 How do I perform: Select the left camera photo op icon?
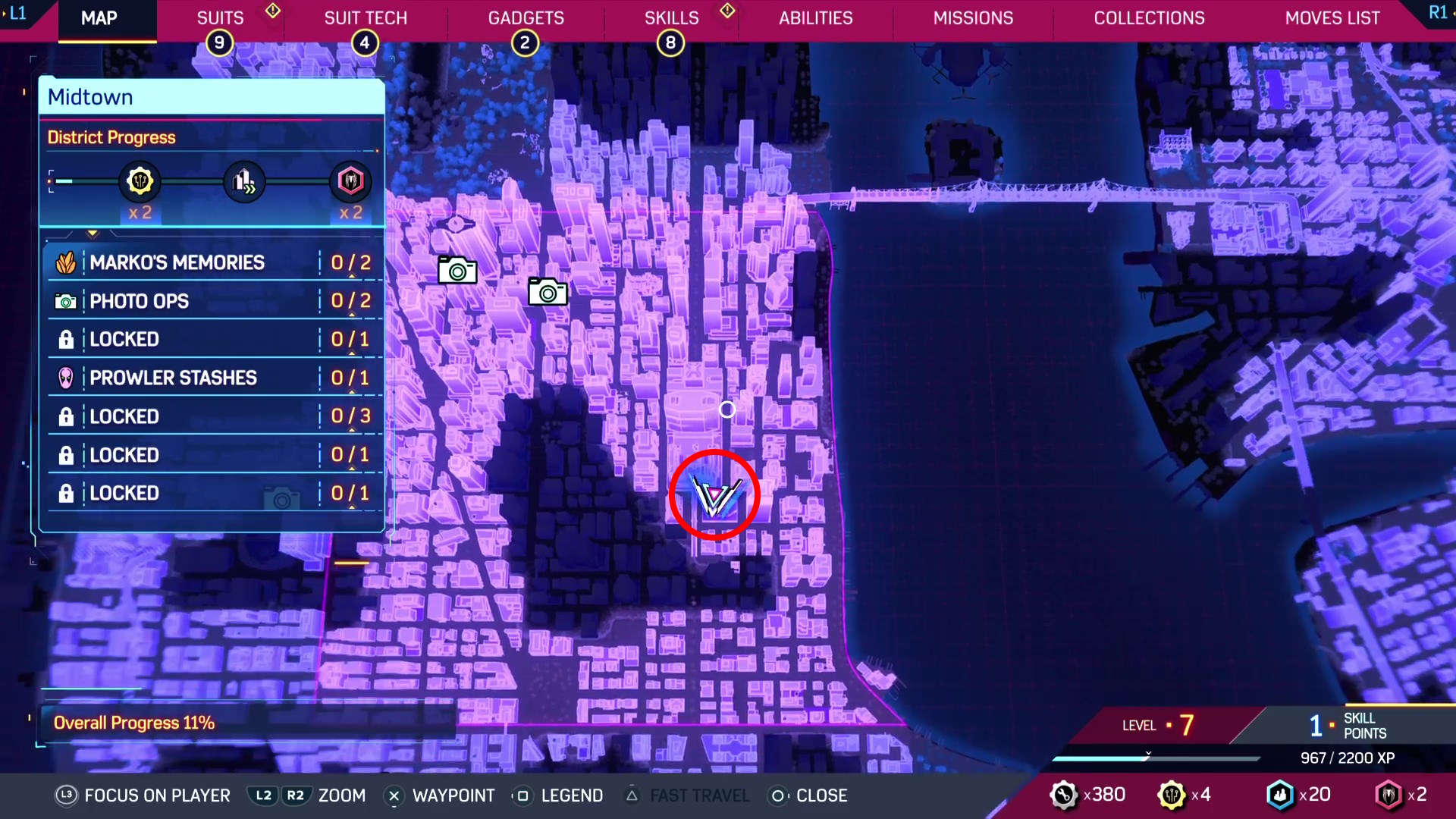tap(457, 270)
